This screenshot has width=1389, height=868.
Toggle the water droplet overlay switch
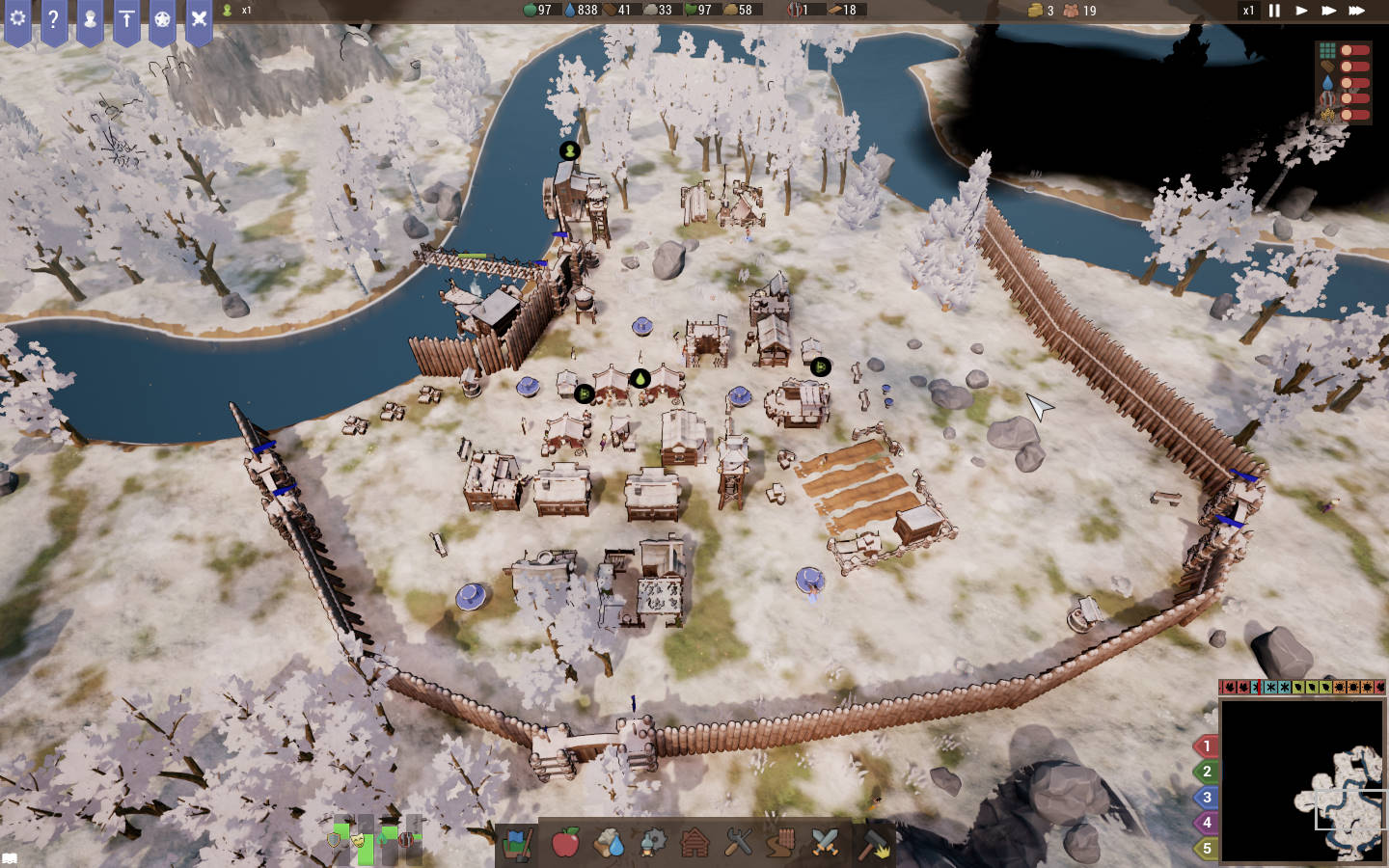tap(1353, 83)
